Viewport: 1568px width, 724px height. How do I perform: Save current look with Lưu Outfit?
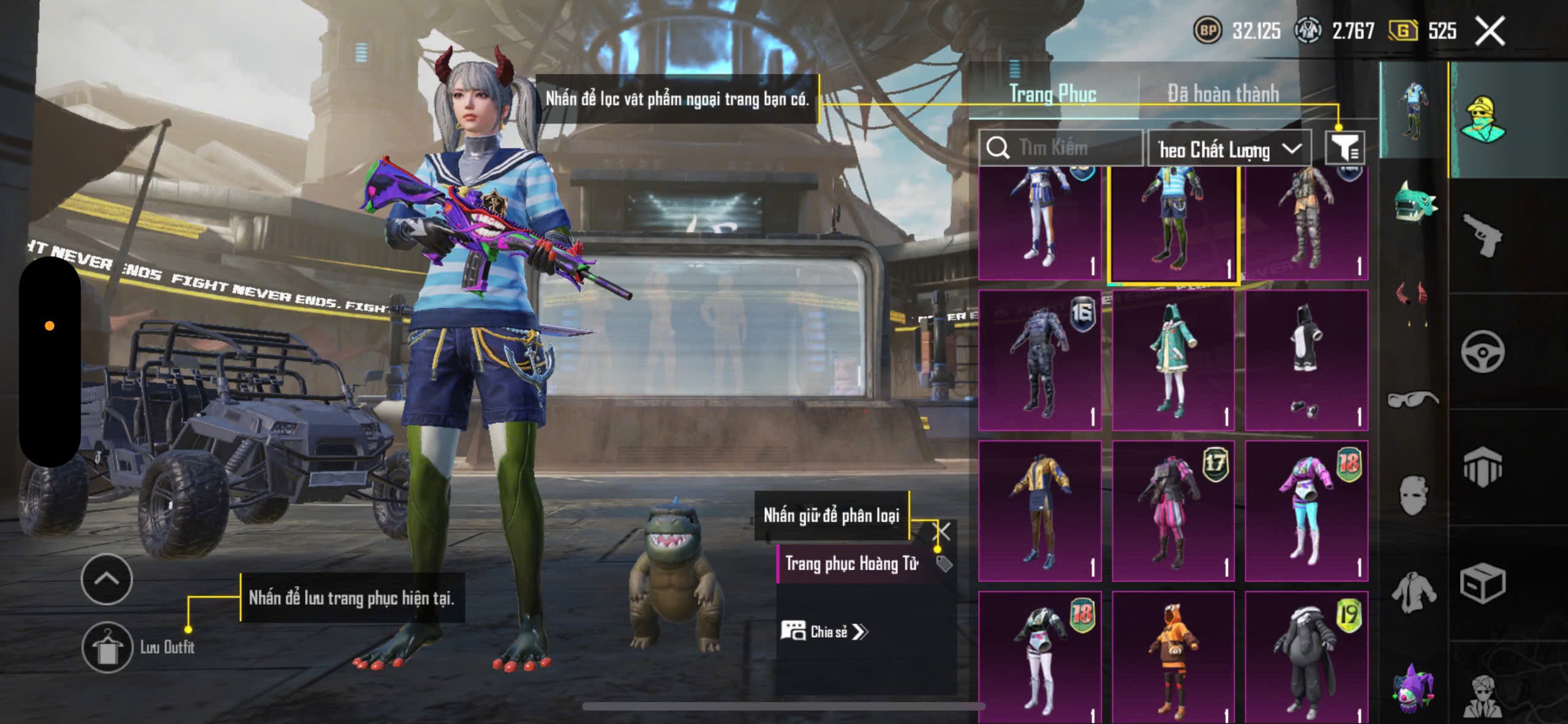[108, 647]
